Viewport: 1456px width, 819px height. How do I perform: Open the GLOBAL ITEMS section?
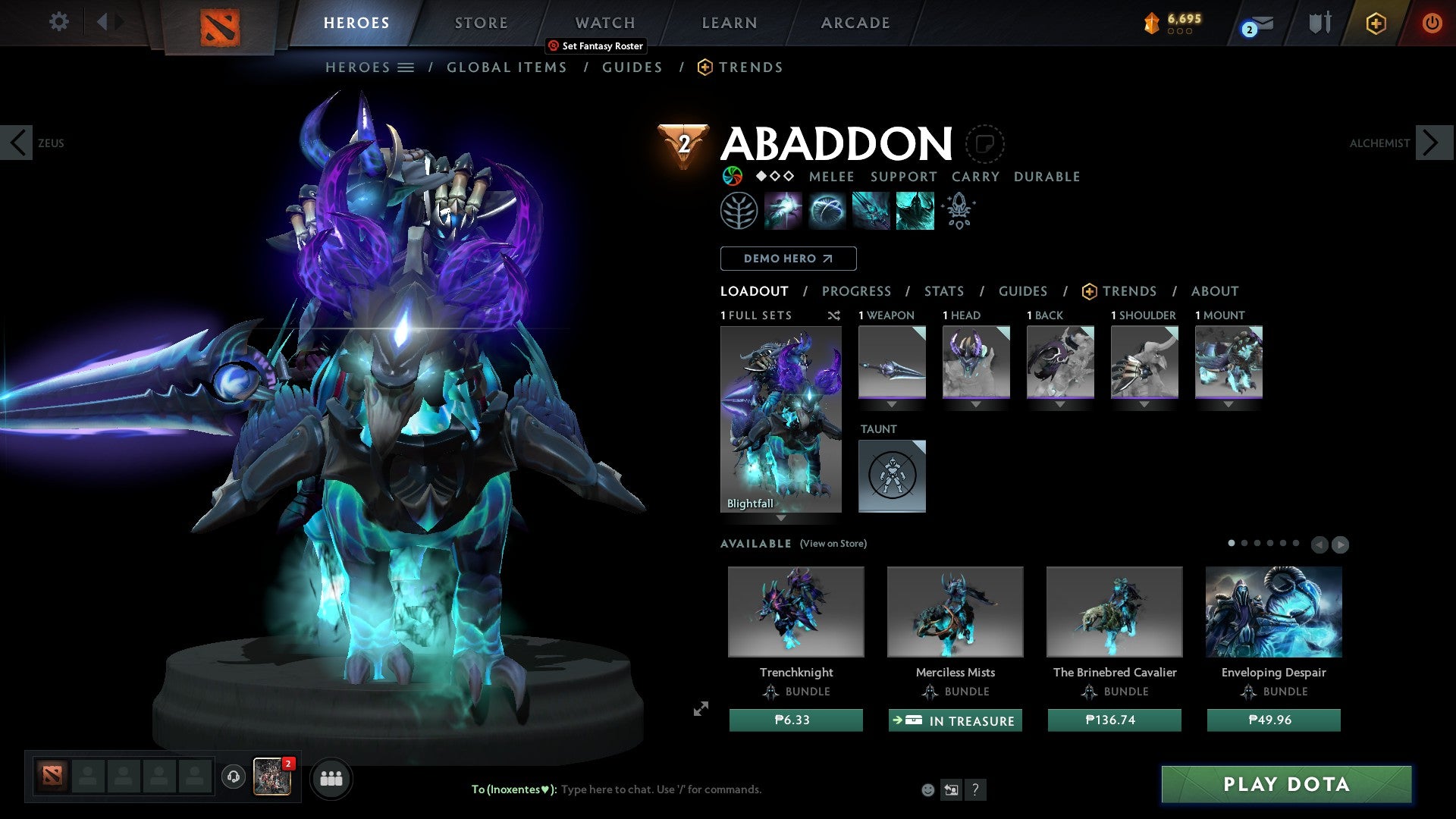506,67
